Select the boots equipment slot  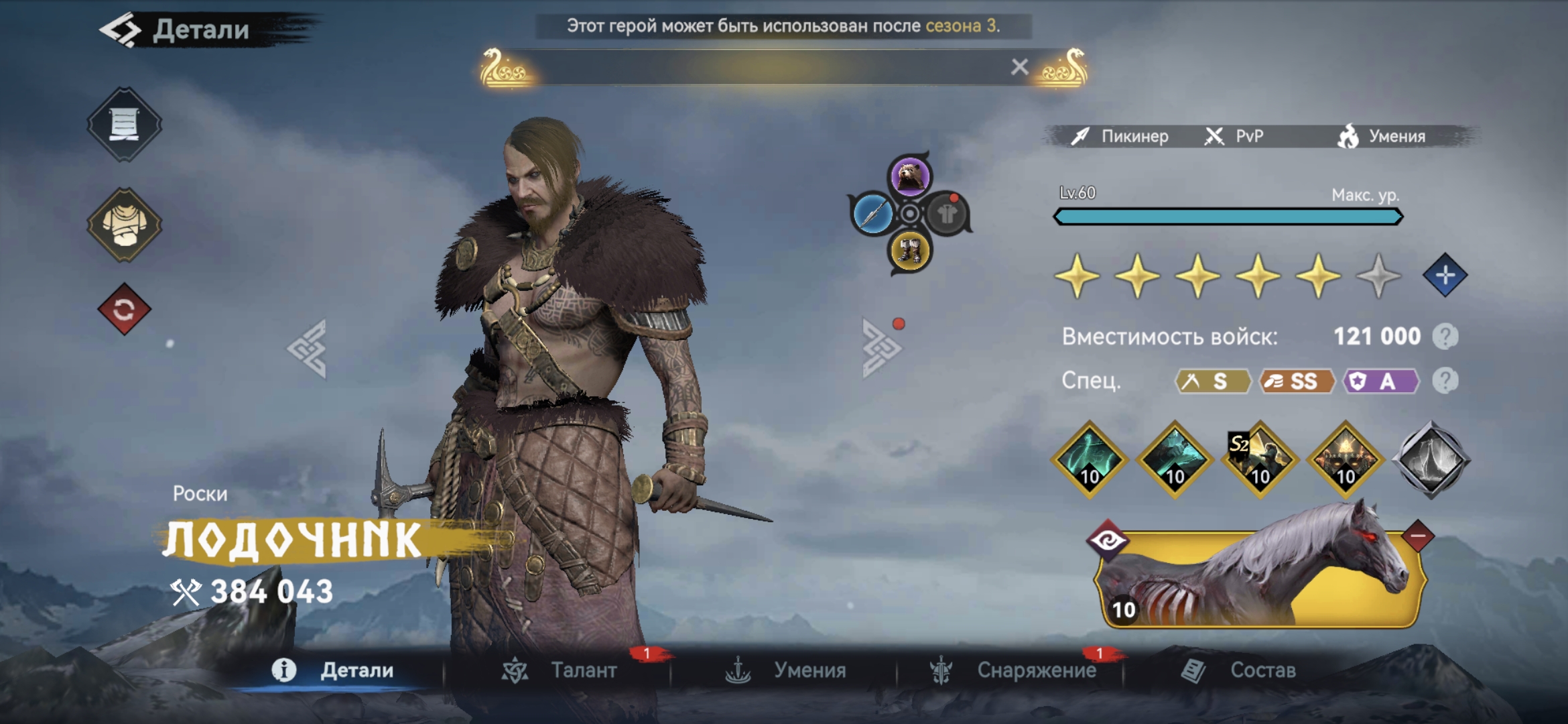tap(909, 252)
